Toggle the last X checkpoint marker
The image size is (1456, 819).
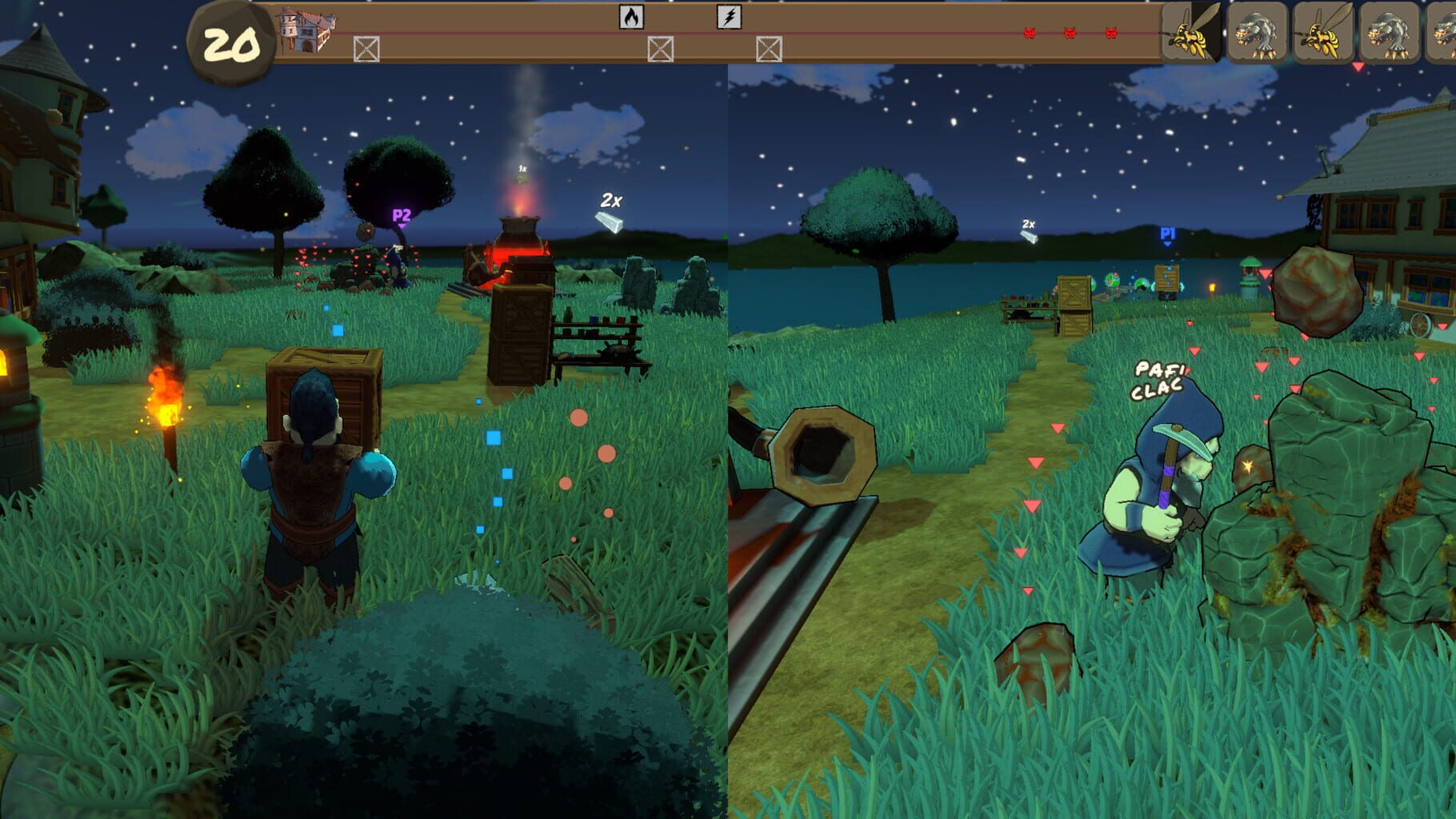click(x=770, y=50)
